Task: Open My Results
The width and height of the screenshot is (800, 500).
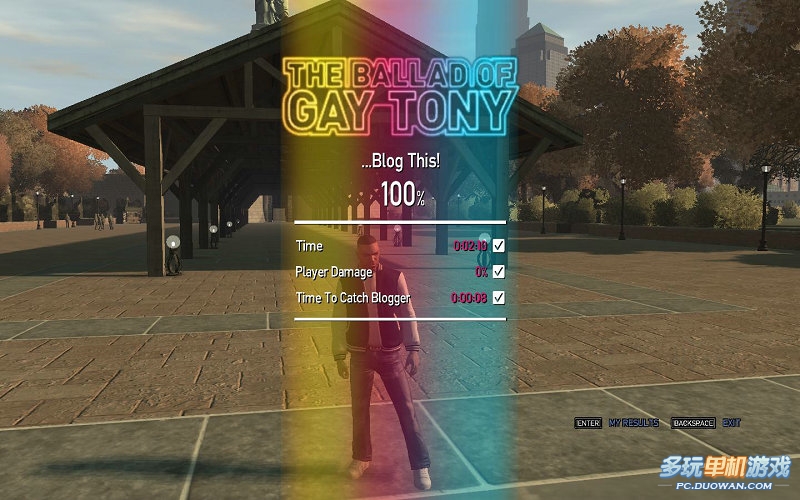Action: click(633, 423)
